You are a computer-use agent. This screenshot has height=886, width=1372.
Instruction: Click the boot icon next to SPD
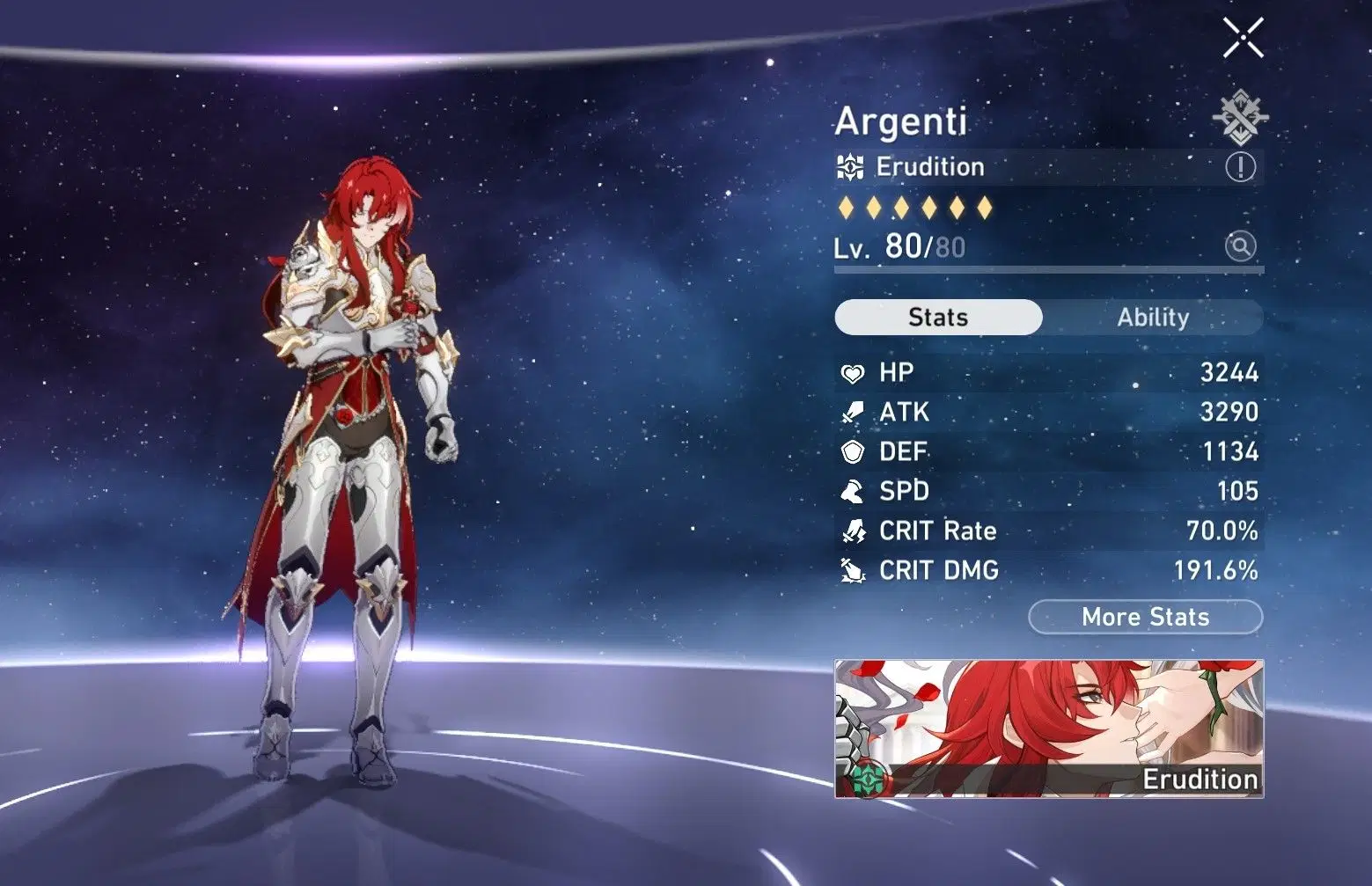[x=851, y=491]
